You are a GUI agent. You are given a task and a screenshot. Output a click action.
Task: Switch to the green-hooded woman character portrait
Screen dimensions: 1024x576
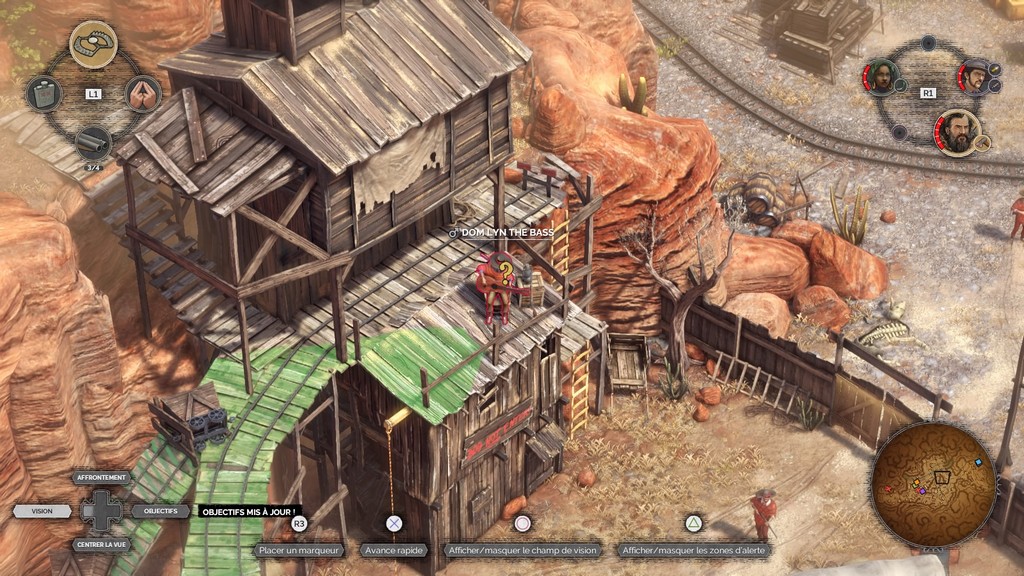coord(881,76)
